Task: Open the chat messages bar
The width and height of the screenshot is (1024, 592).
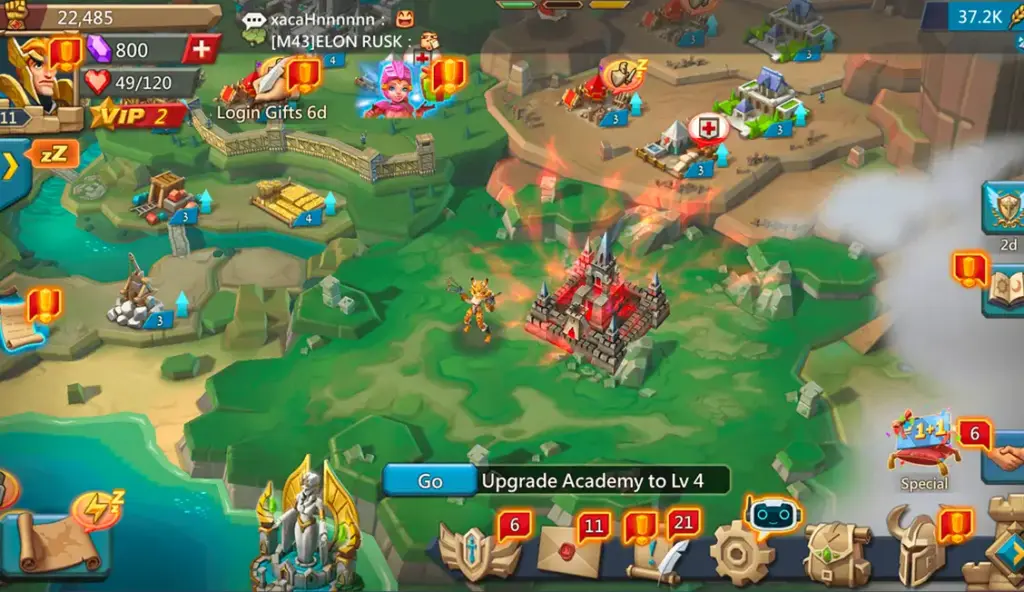Action: click(x=340, y=30)
